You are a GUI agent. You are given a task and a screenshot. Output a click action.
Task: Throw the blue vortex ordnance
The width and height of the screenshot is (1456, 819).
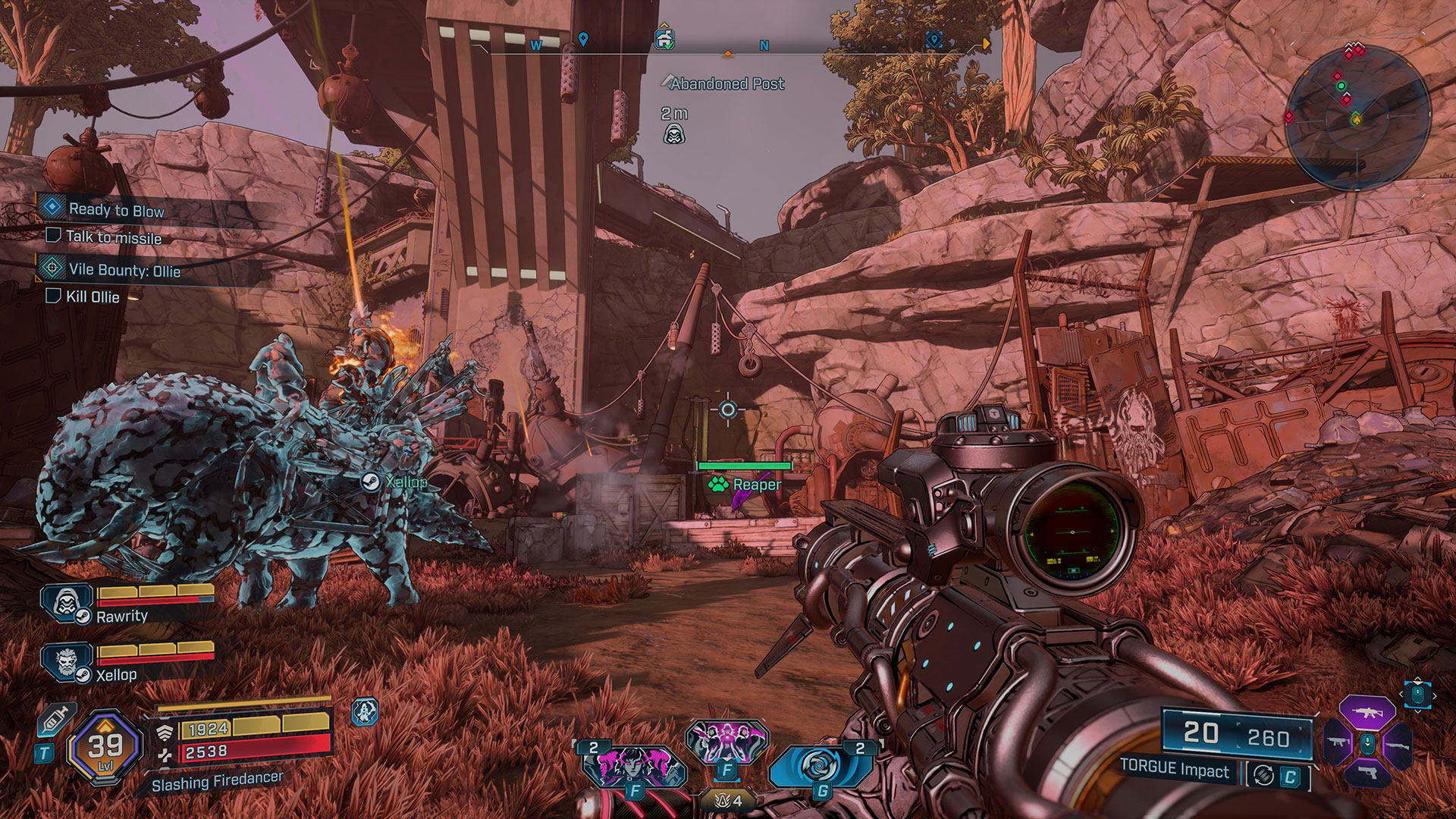[817, 767]
